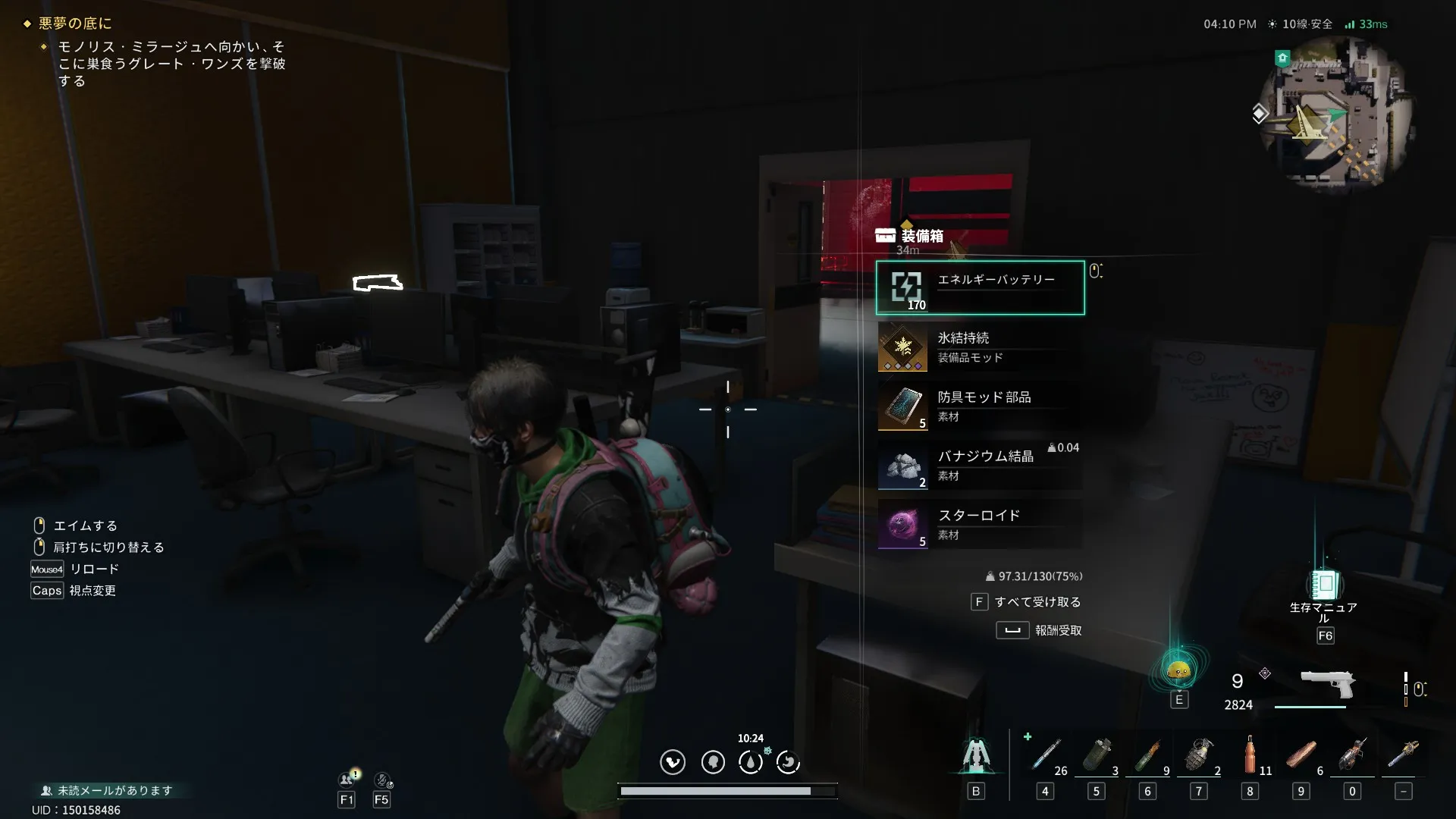The image size is (1456, 819).
Task: Click the quest tracker 悪夢の底に
Action: tap(75, 24)
